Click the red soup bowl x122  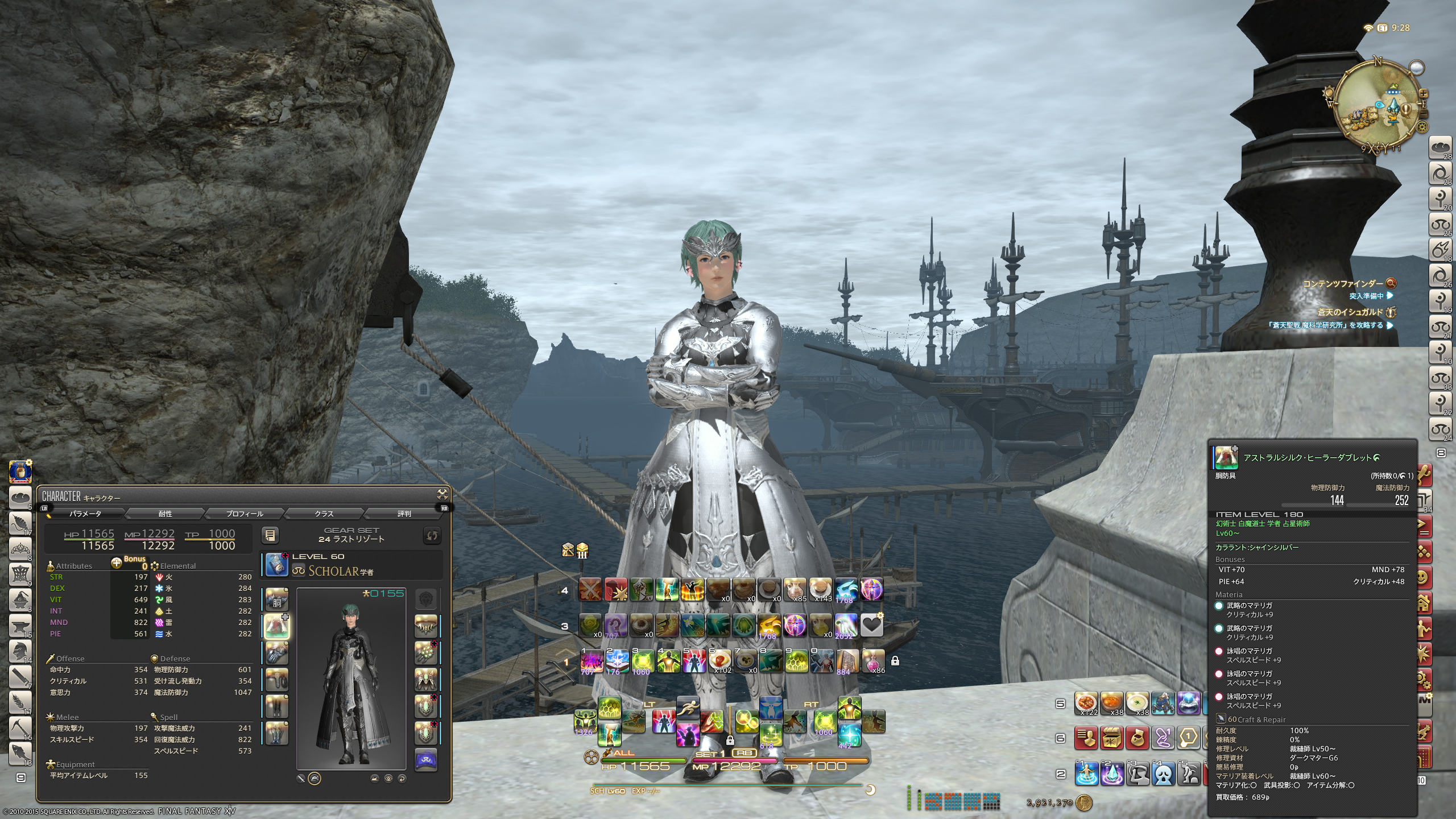[1086, 704]
